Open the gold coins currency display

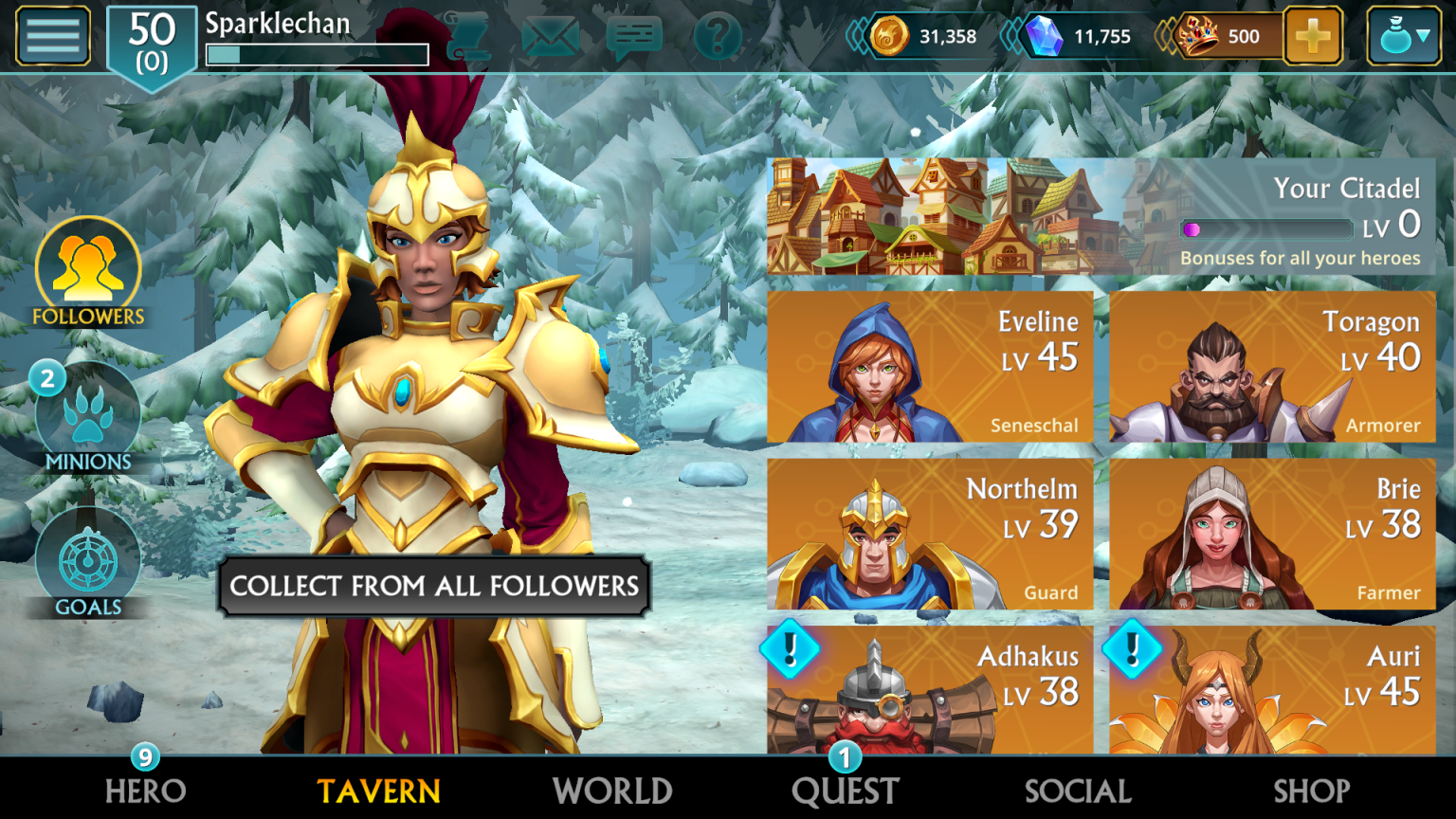(x=932, y=36)
